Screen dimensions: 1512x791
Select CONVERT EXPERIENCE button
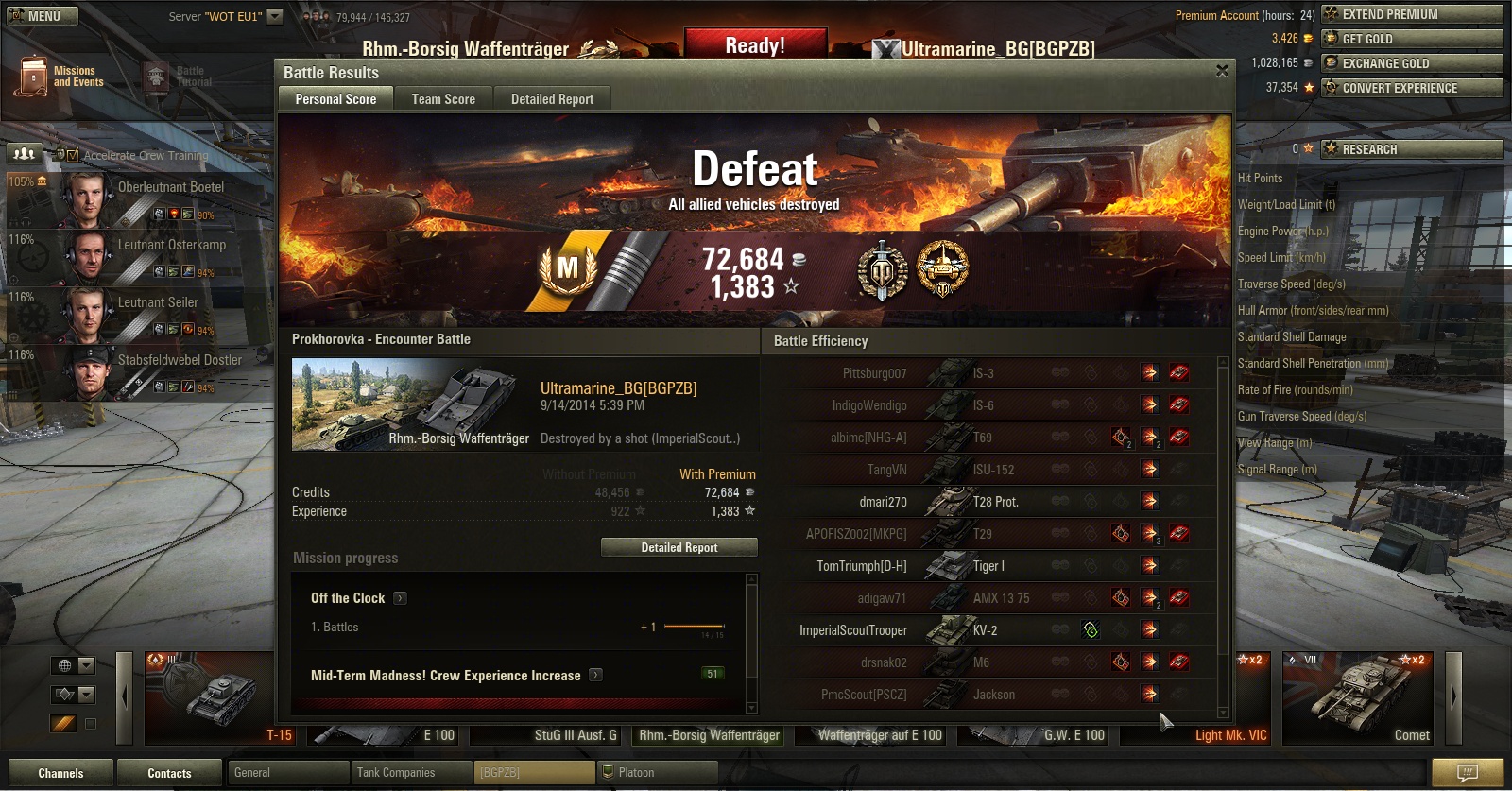1412,88
